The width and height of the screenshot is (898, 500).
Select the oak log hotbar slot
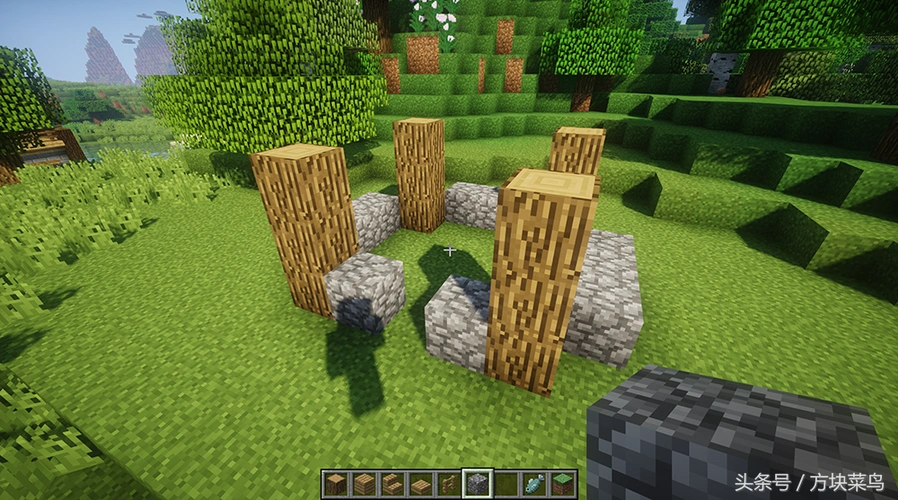click(x=335, y=484)
